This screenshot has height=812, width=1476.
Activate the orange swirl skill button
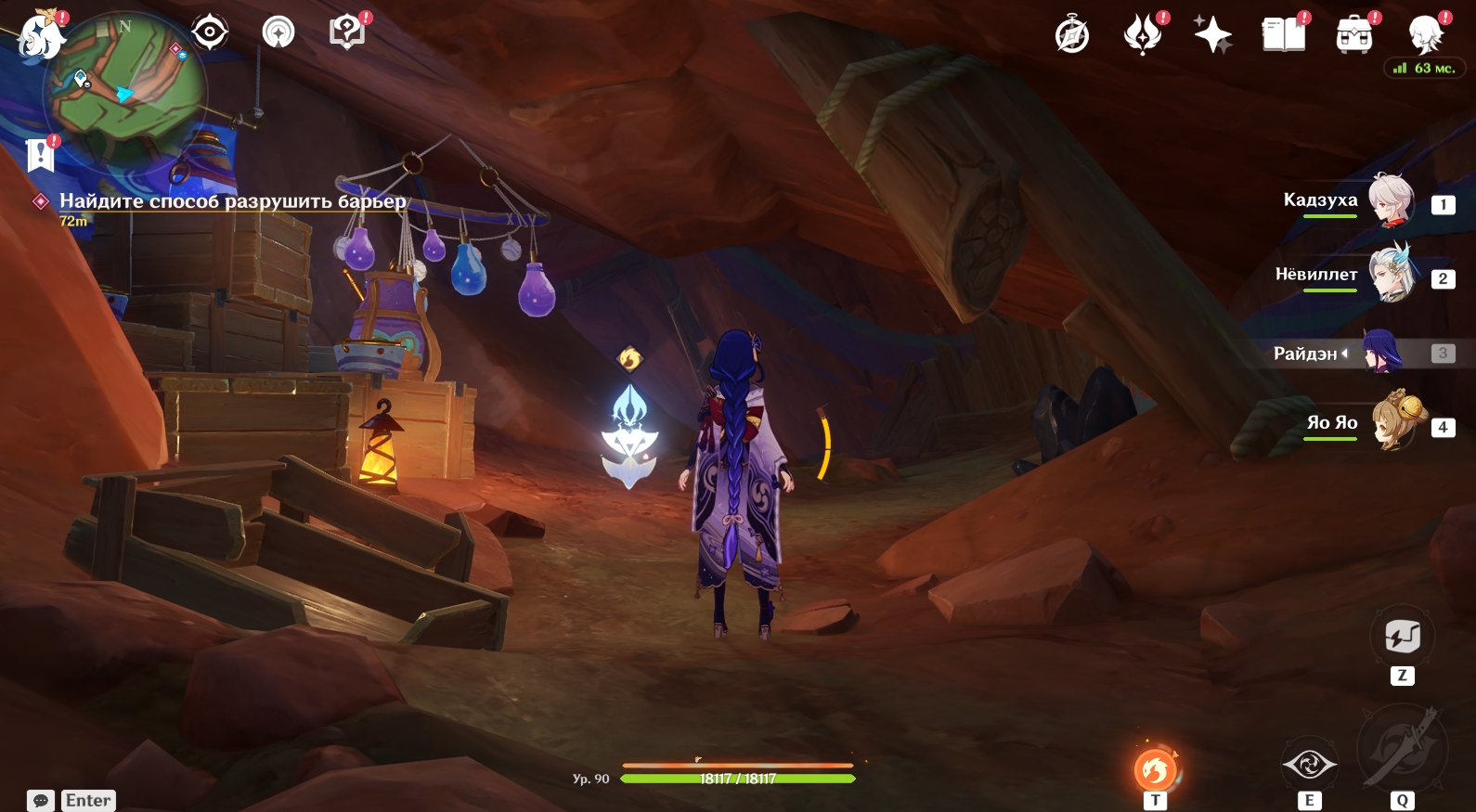pyautogui.click(x=1155, y=769)
